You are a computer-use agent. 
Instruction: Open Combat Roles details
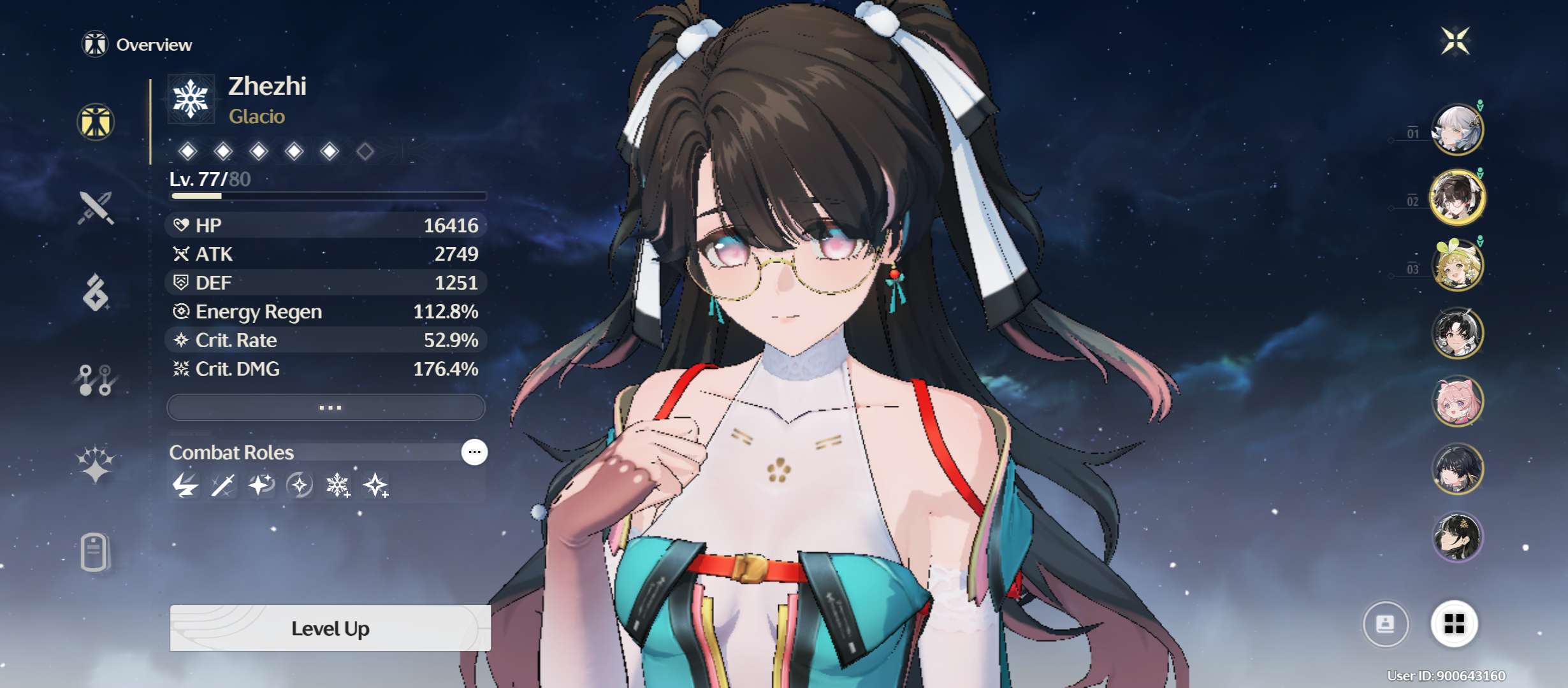(474, 452)
